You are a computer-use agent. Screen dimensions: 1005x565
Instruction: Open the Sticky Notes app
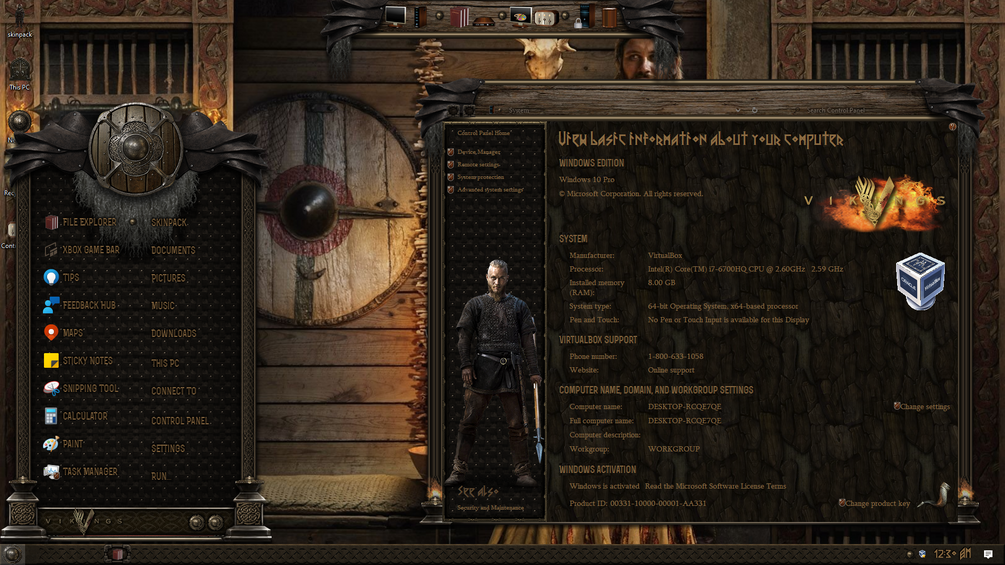pos(87,361)
